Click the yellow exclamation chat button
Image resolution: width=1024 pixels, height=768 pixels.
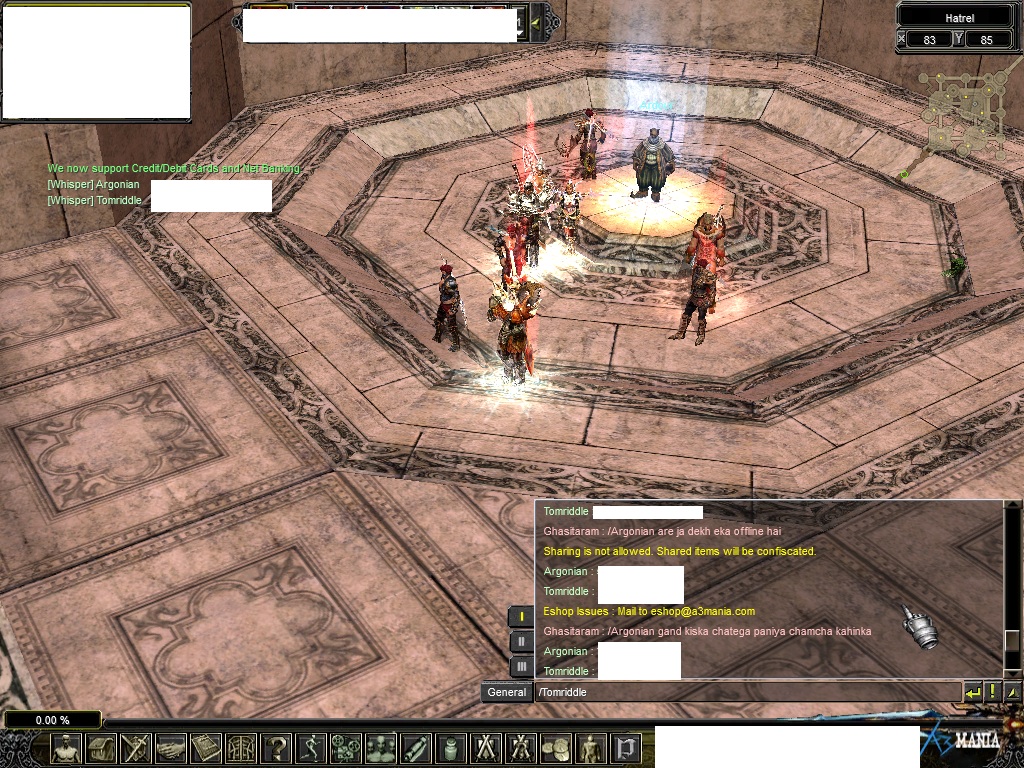click(x=993, y=692)
